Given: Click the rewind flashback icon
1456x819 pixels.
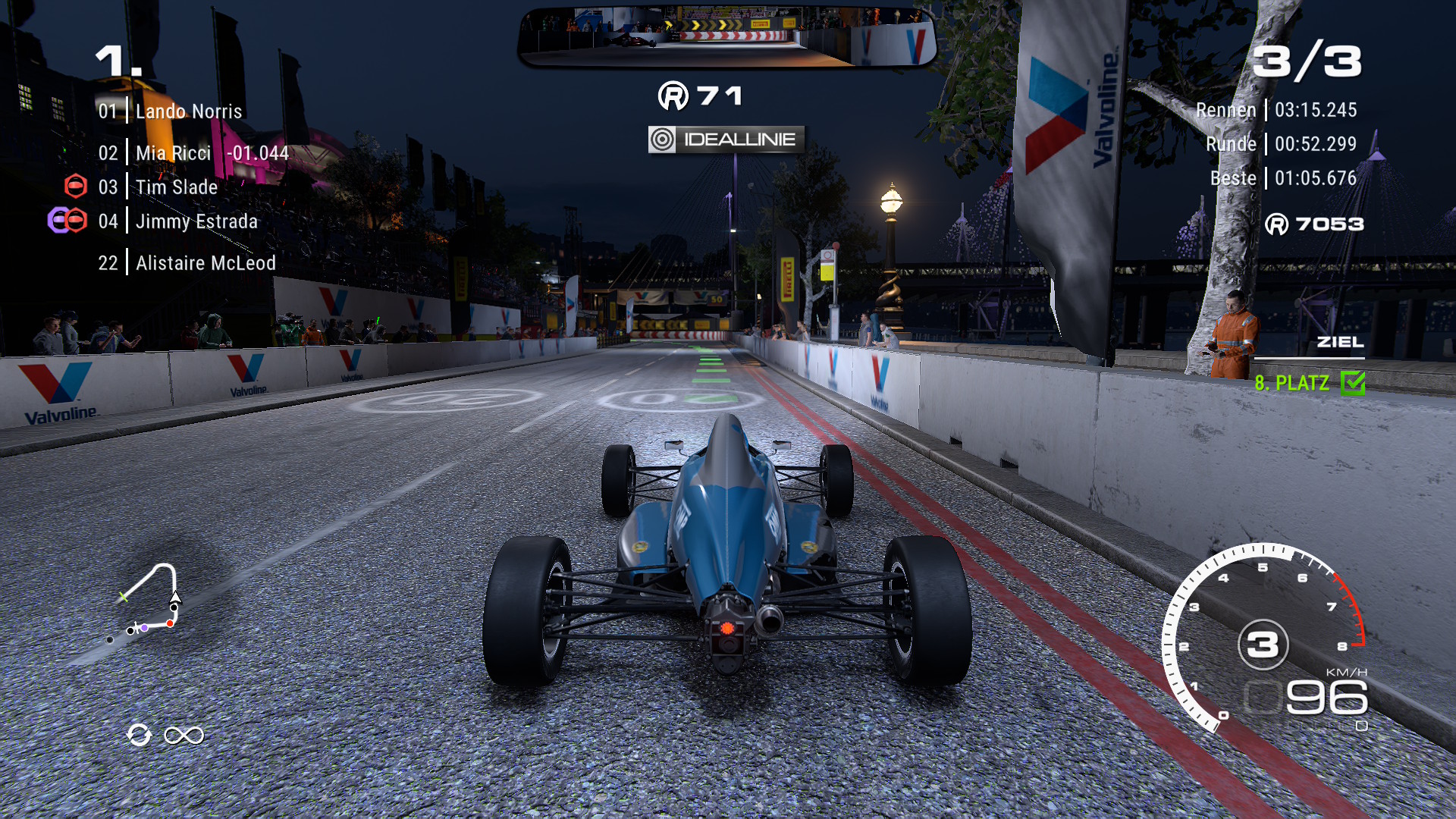Looking at the screenshot, I should [x=140, y=735].
